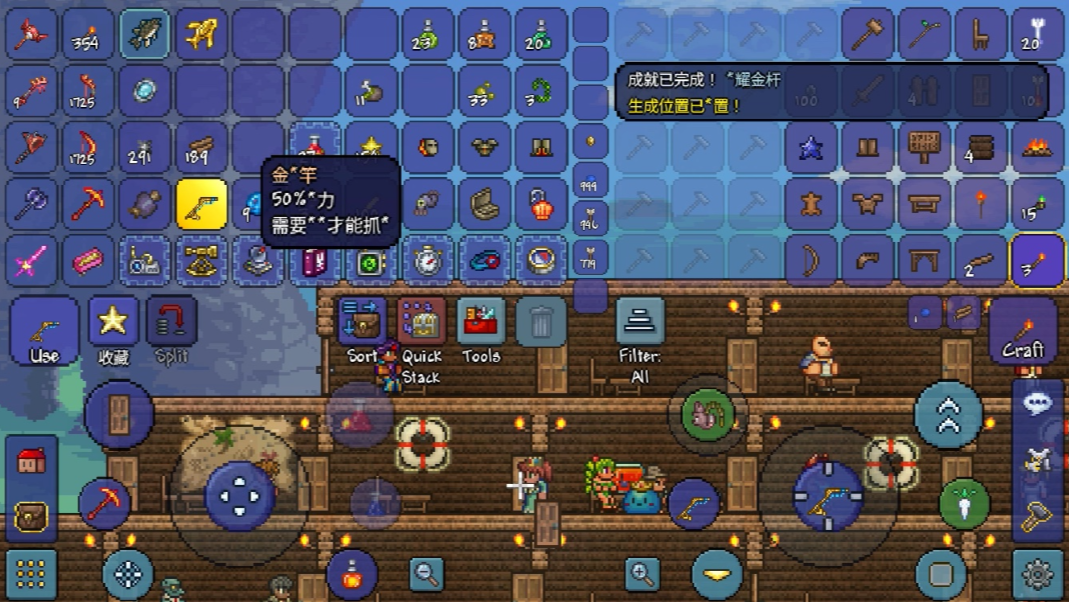Choose the pink sword in the inventory
Screen dimensions: 1069x602
click(x=31, y=261)
